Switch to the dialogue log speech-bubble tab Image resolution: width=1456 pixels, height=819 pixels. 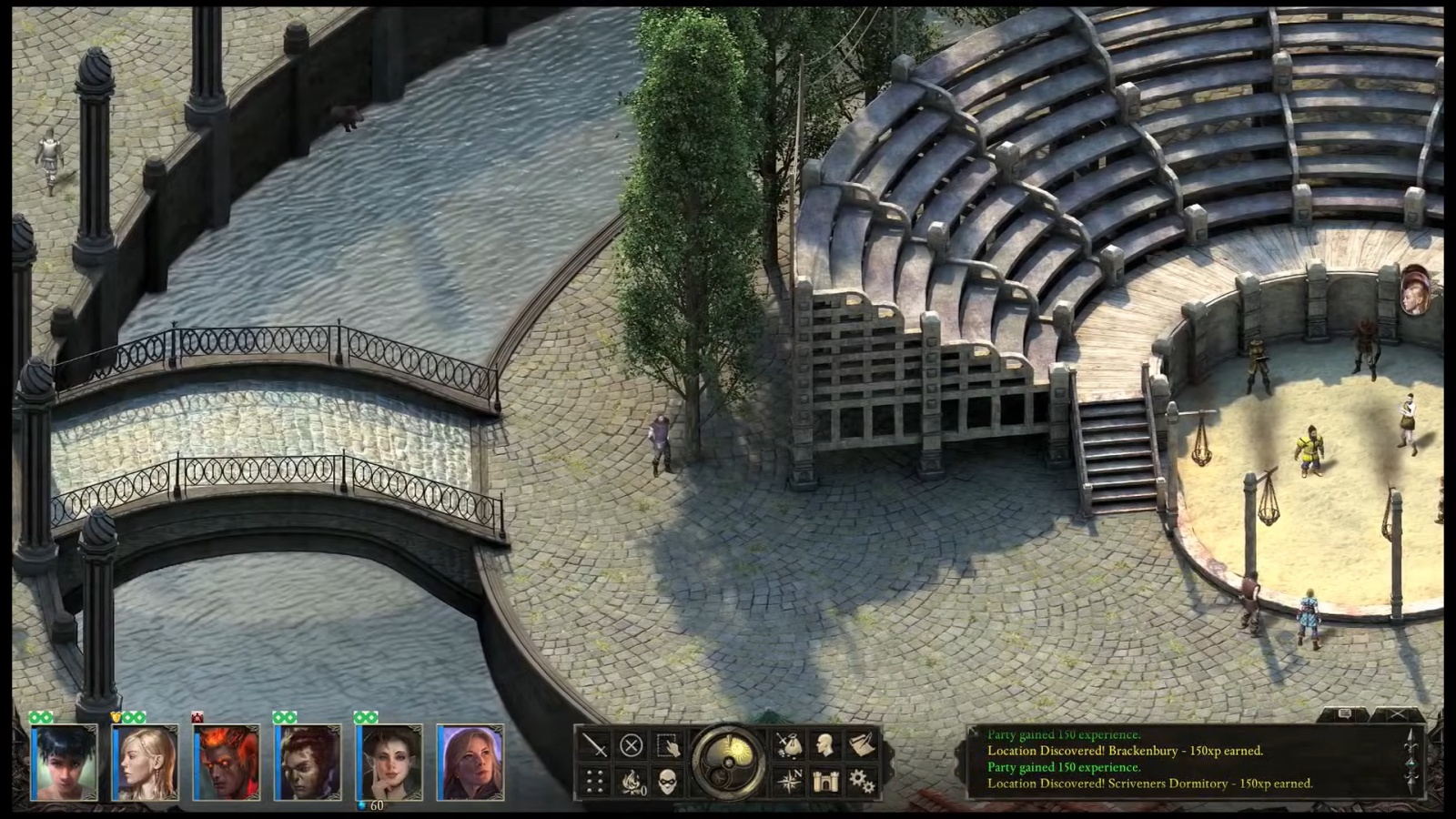point(1346,715)
